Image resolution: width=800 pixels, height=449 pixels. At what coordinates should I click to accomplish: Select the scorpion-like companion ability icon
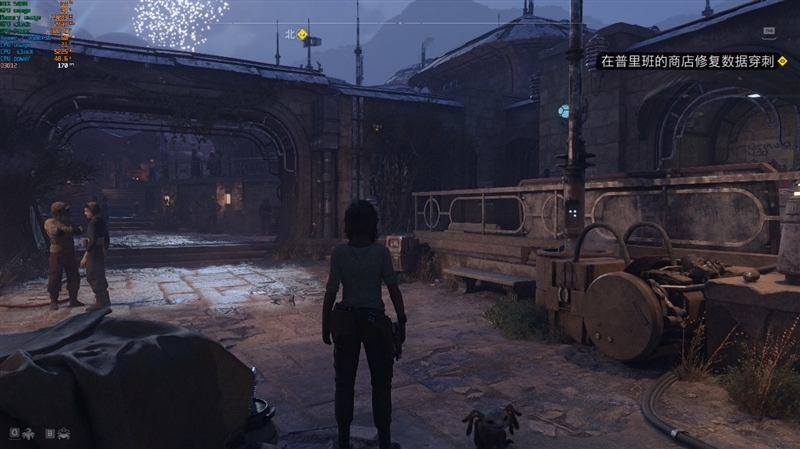click(x=28, y=433)
